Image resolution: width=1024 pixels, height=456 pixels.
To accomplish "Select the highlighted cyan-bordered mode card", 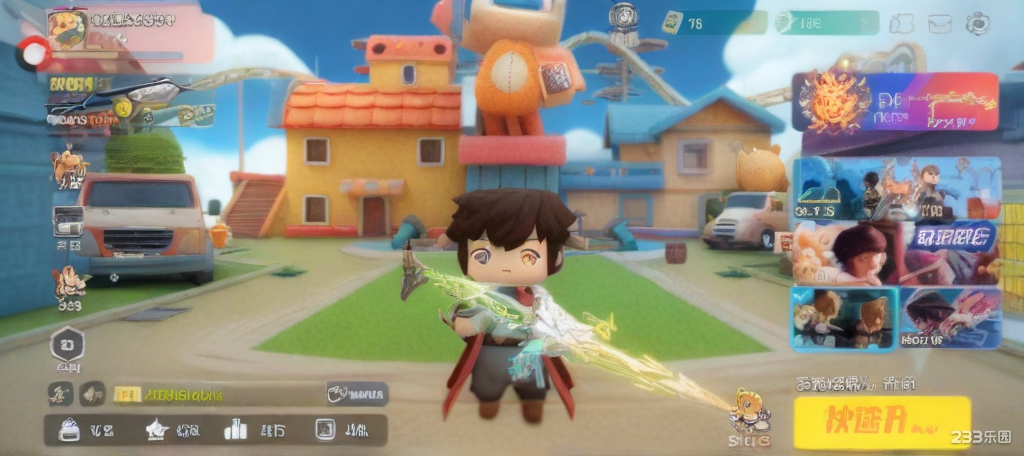I will (x=844, y=319).
